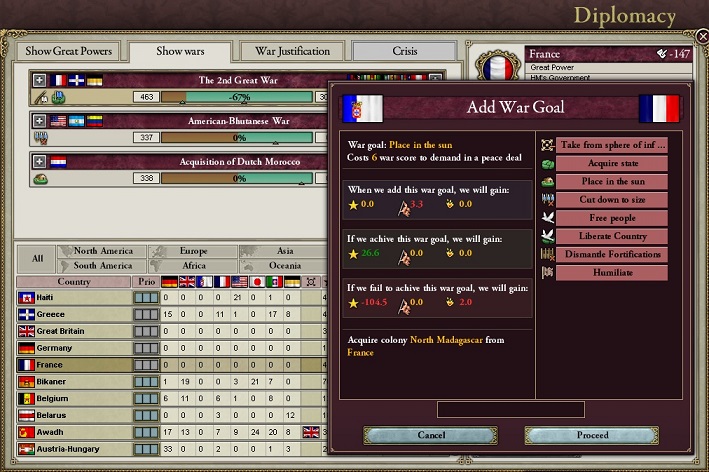The height and width of the screenshot is (472, 709).
Task: Choose the Humiliate war goal
Action: point(611,272)
